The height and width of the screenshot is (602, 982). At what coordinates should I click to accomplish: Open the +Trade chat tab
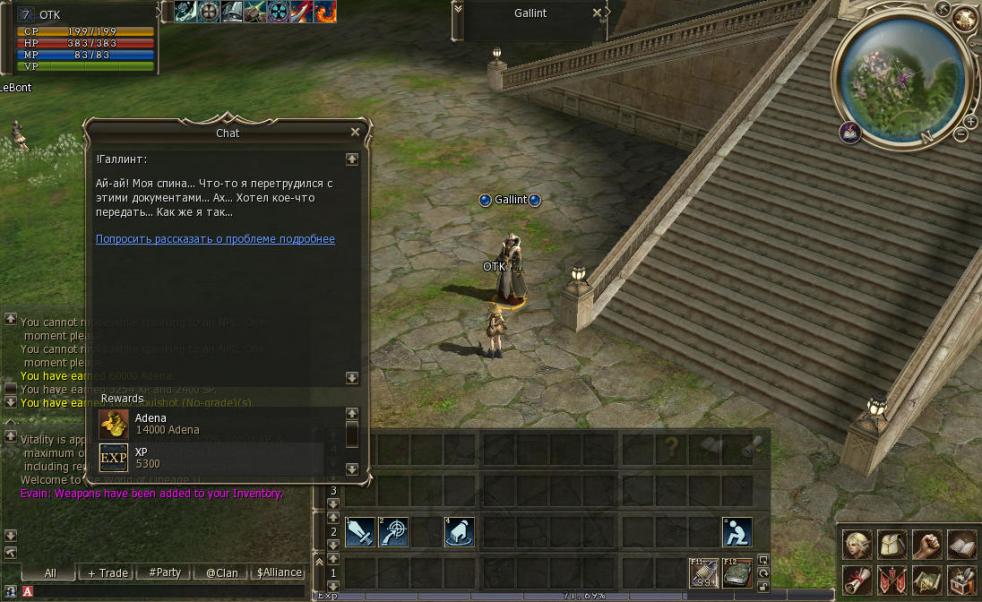click(x=107, y=573)
